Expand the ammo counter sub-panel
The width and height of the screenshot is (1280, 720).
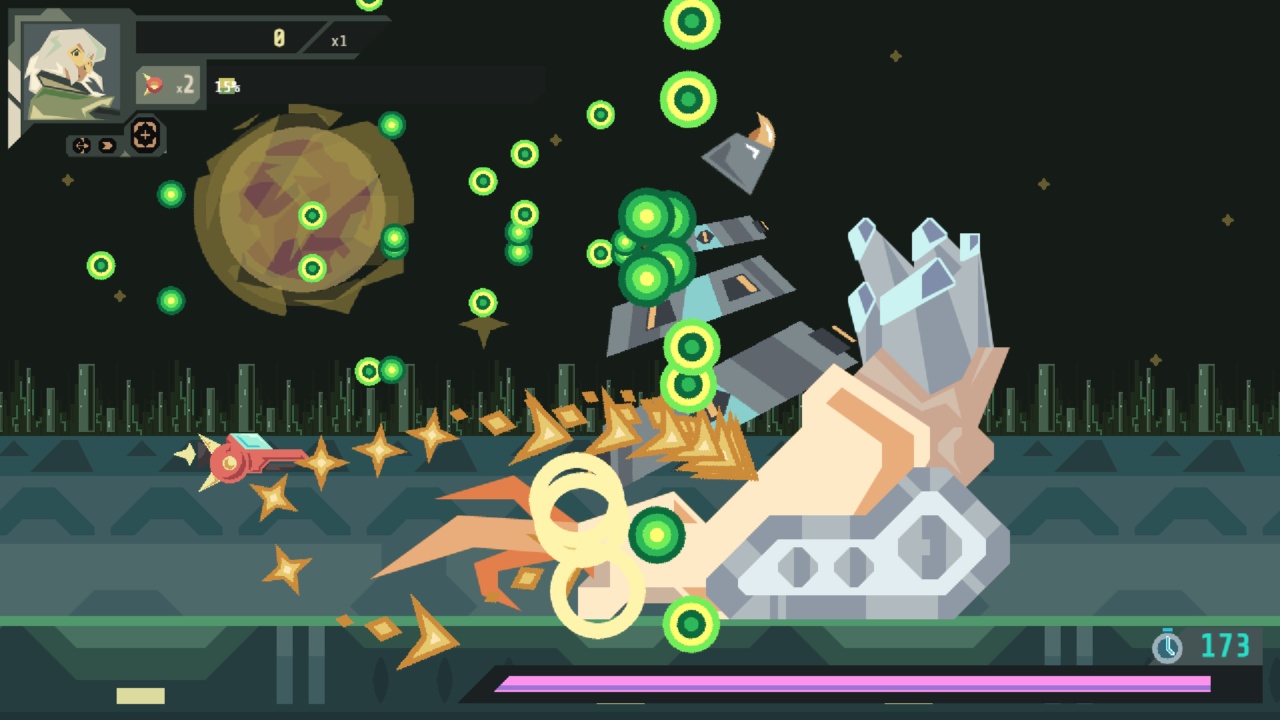170,84
